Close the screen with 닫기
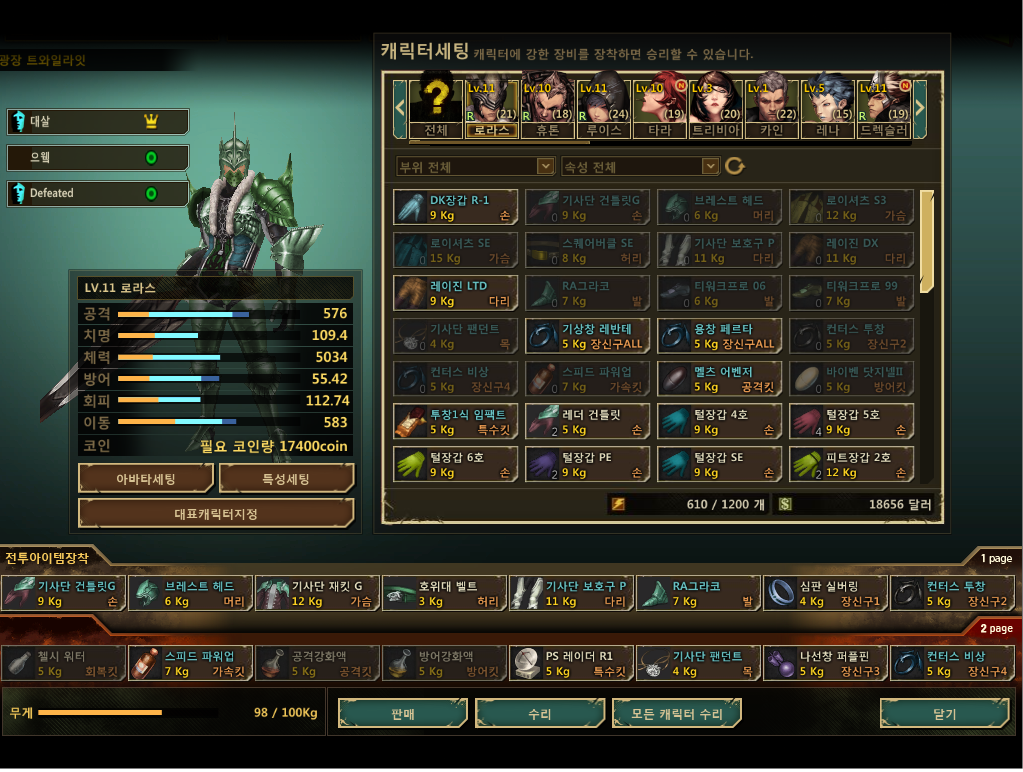This screenshot has height=772, width=1023. point(944,714)
